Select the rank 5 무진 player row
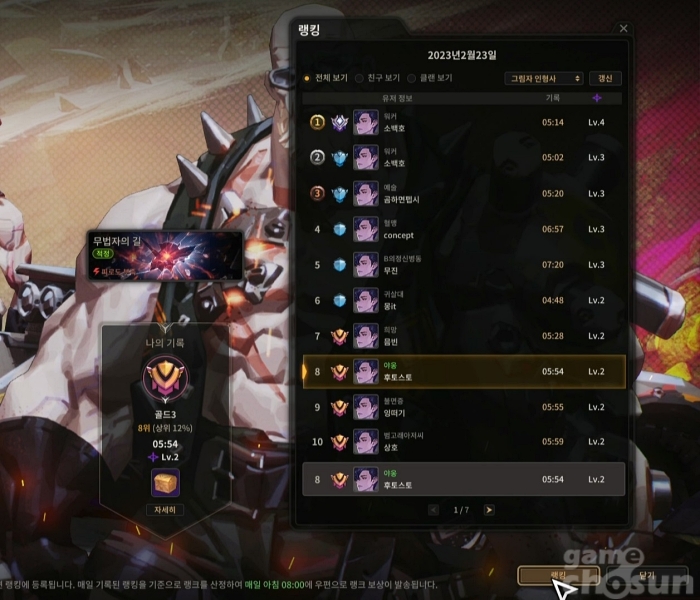 [463, 265]
